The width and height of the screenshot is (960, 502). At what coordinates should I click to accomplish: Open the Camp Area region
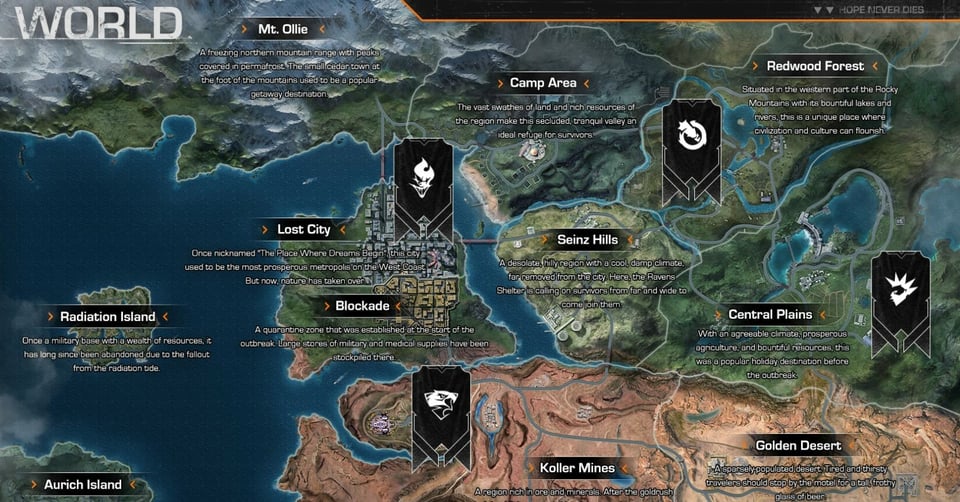tap(542, 83)
